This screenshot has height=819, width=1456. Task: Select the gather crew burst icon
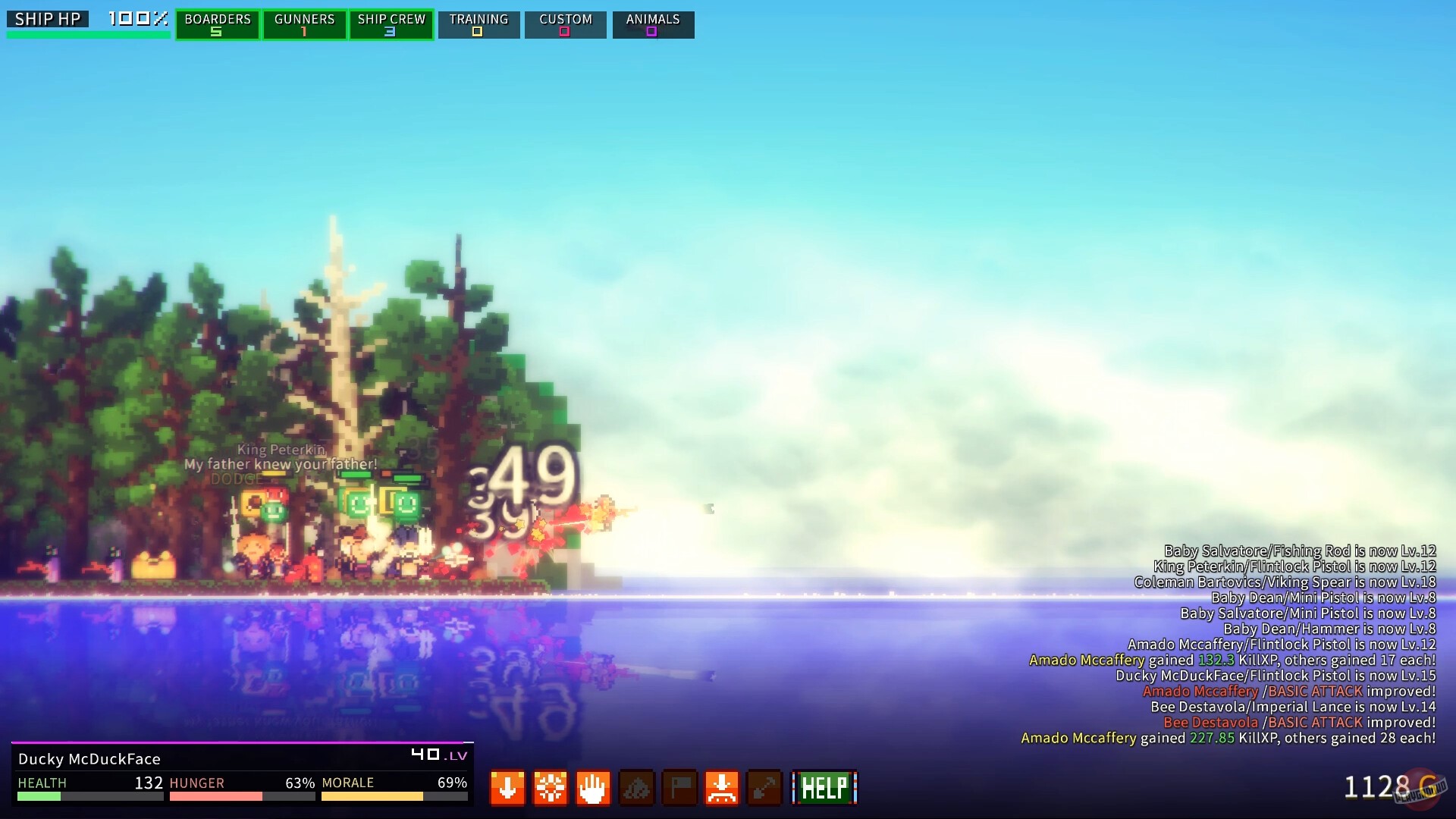551,788
